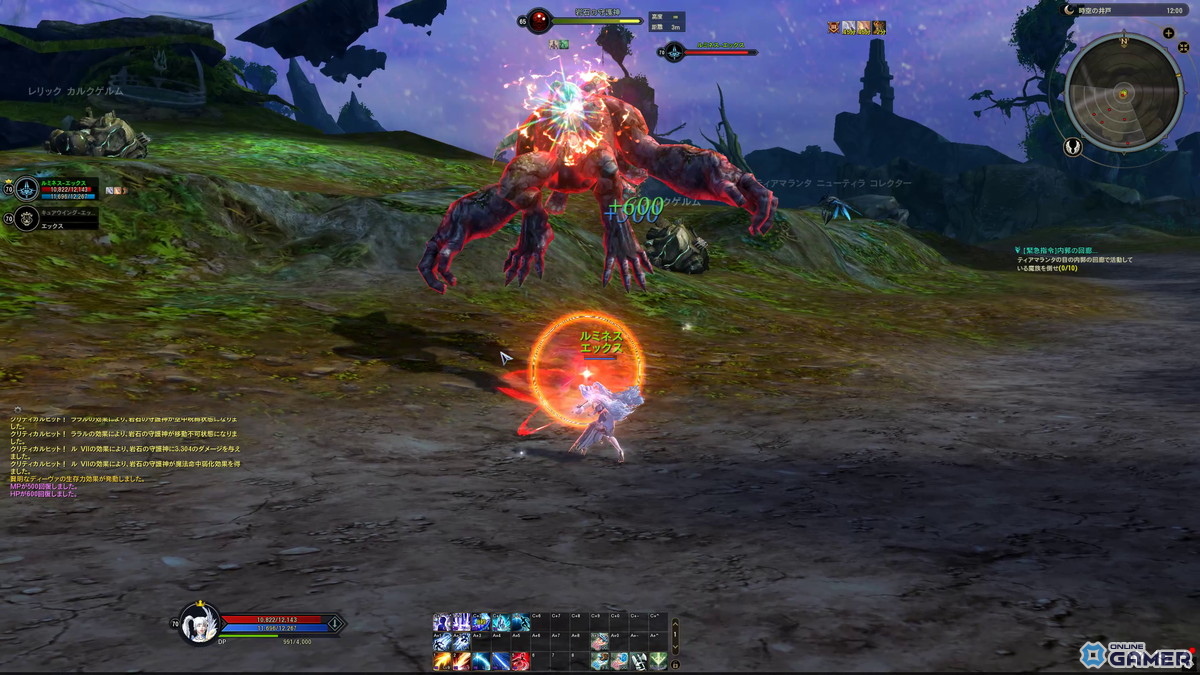
Task: Use the purple silhouette skill in top row
Action: click(x=442, y=623)
